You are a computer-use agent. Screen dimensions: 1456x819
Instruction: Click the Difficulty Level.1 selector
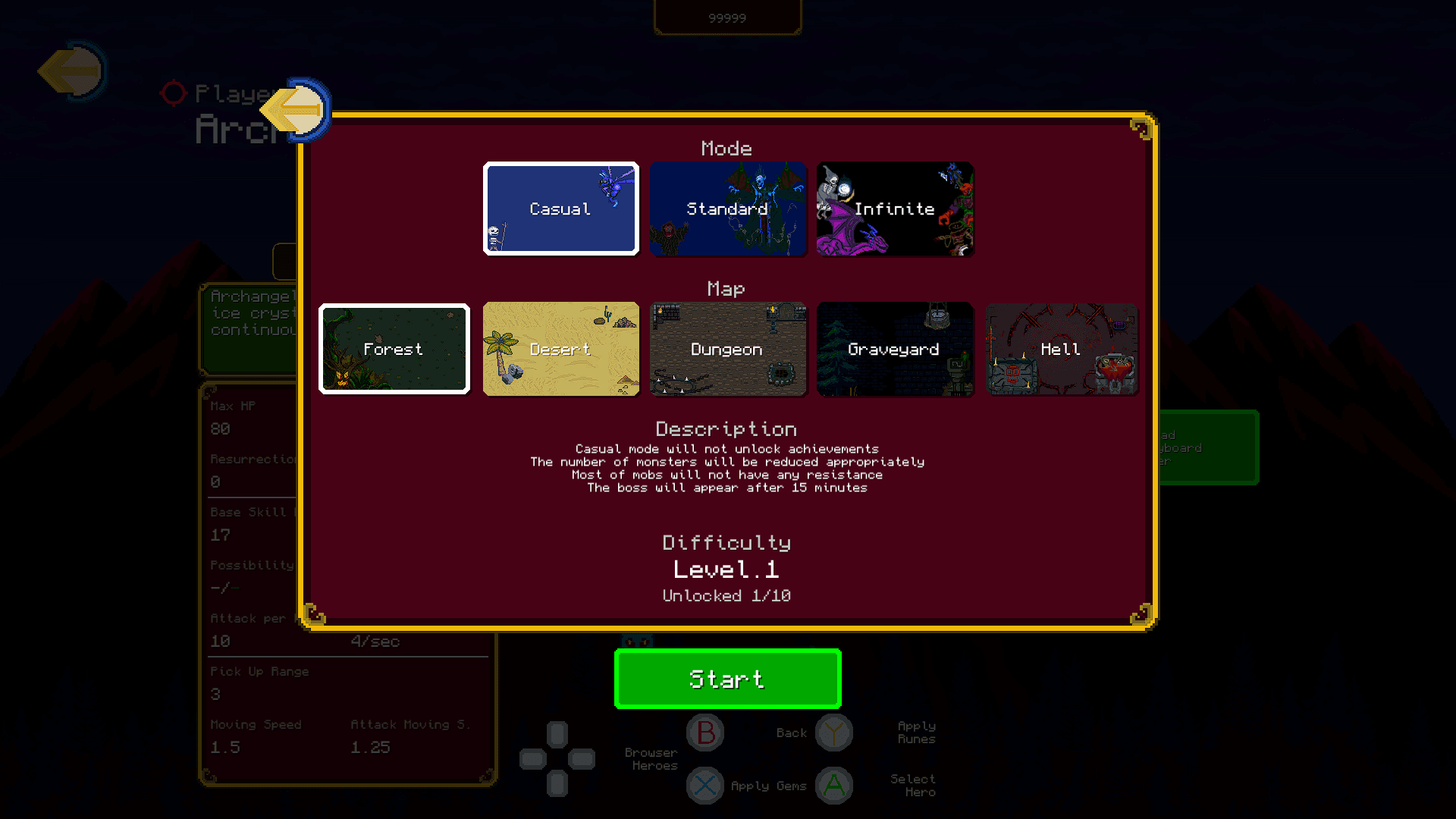(x=727, y=569)
